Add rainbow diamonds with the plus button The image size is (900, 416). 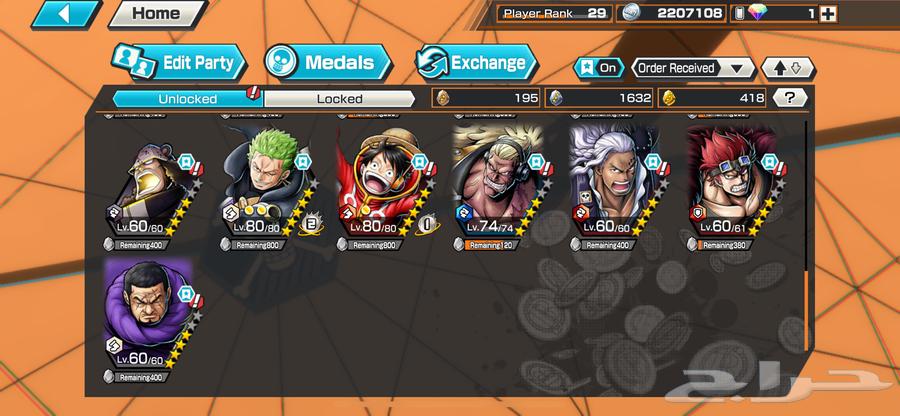click(827, 13)
